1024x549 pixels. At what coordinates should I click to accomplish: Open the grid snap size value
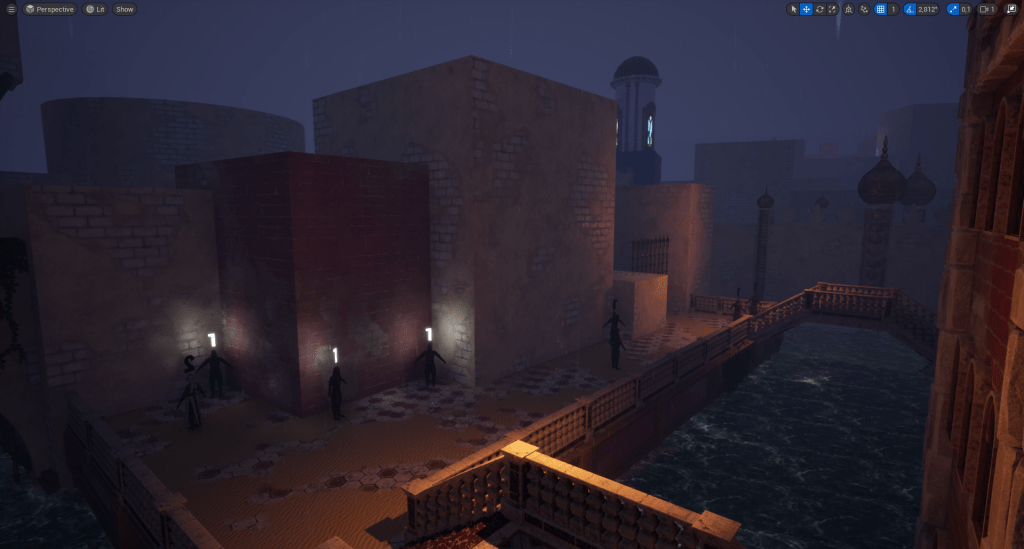pos(893,9)
